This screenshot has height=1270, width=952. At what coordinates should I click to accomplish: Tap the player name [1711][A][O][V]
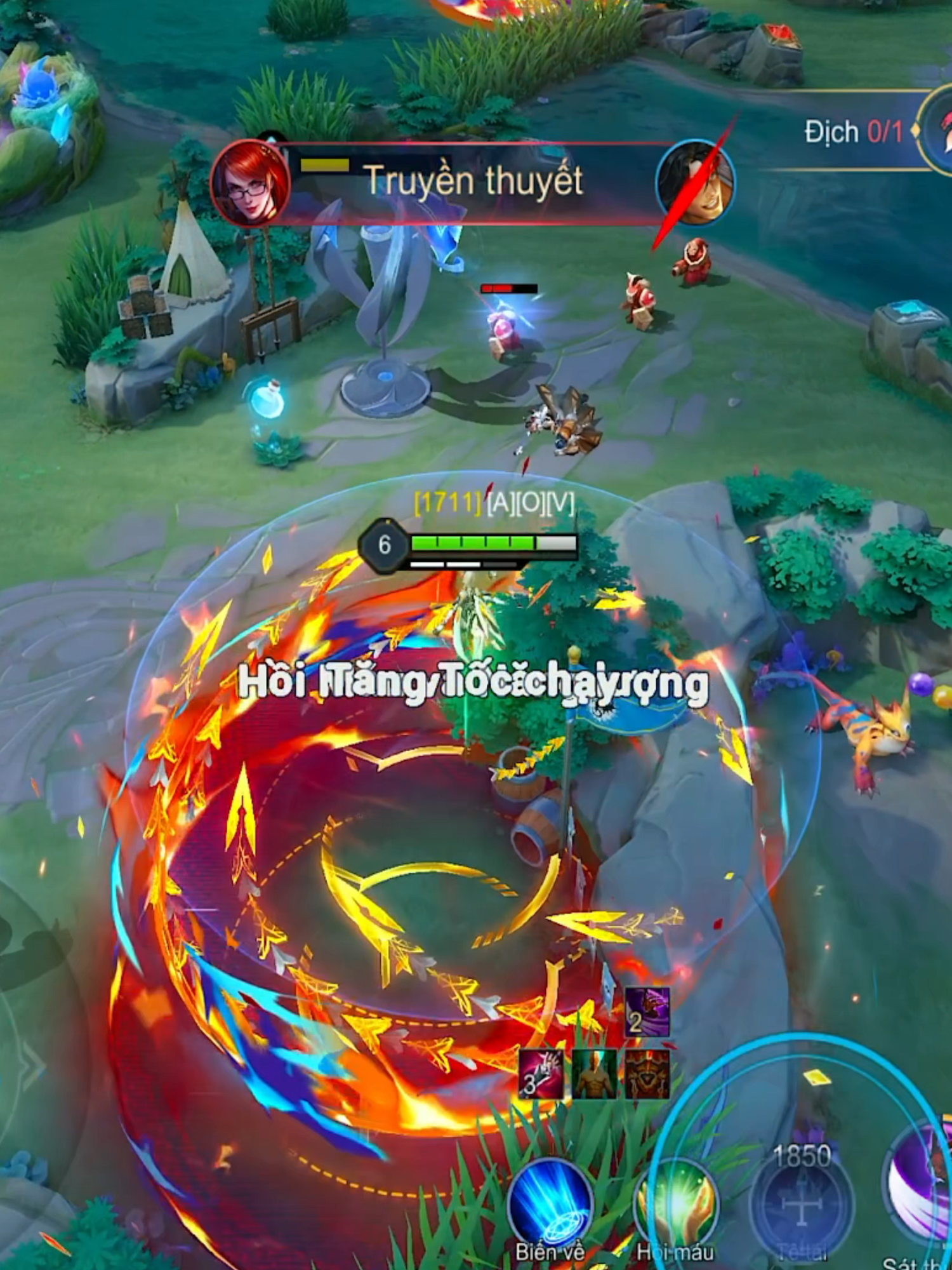[494, 502]
